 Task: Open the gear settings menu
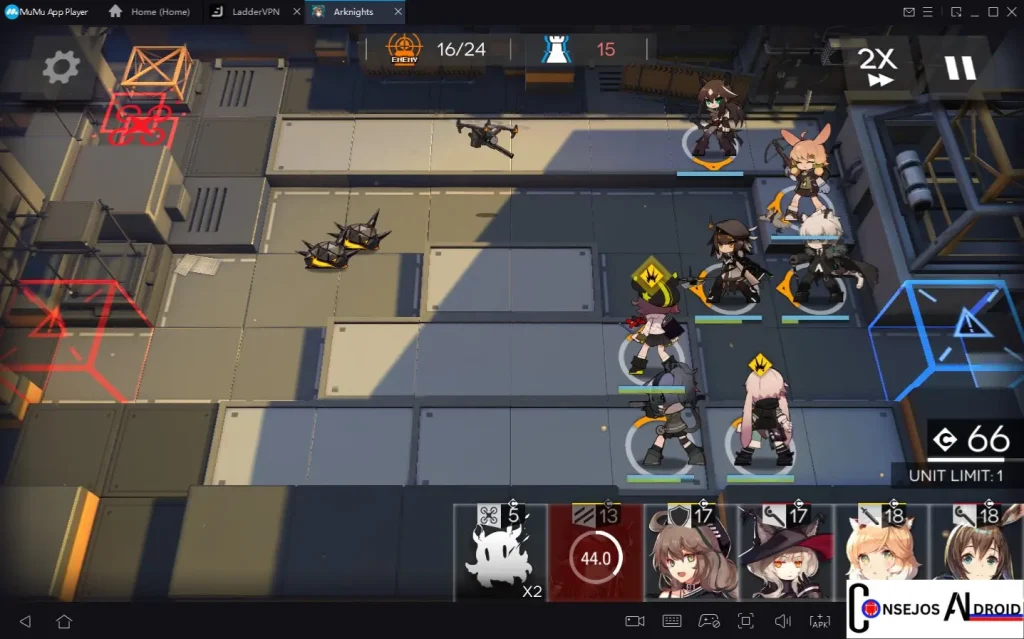(x=61, y=68)
